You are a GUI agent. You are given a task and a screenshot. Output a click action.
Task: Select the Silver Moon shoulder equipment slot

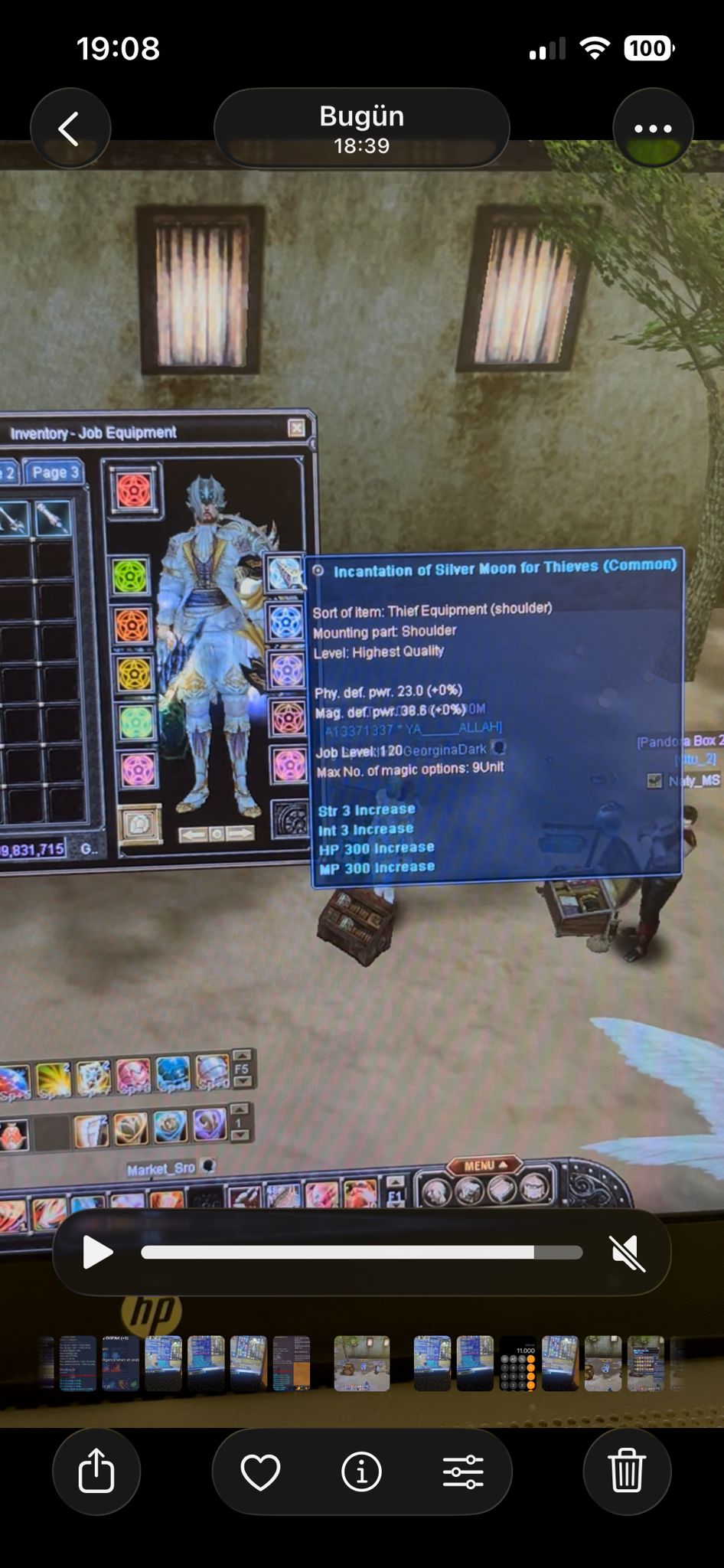285,573
